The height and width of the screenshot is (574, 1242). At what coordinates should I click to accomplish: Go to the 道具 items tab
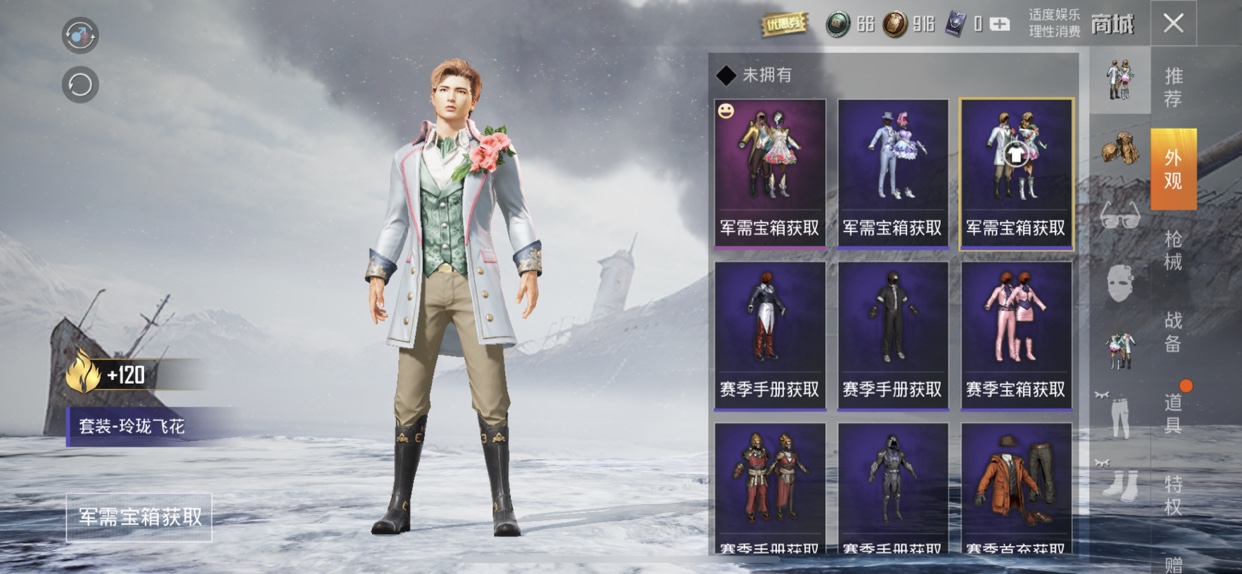tap(1173, 413)
